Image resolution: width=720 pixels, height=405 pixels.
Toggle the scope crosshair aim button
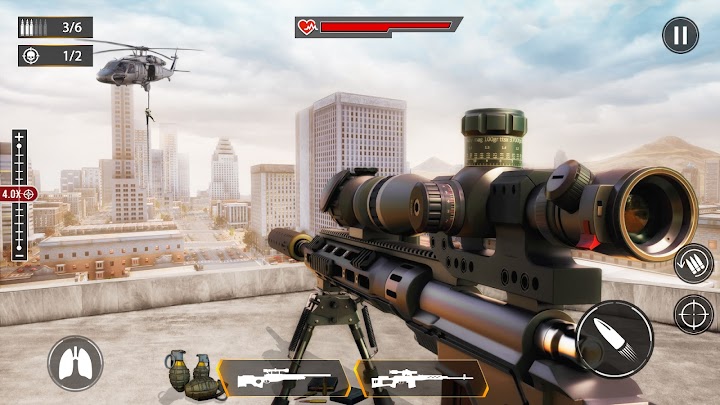(693, 313)
